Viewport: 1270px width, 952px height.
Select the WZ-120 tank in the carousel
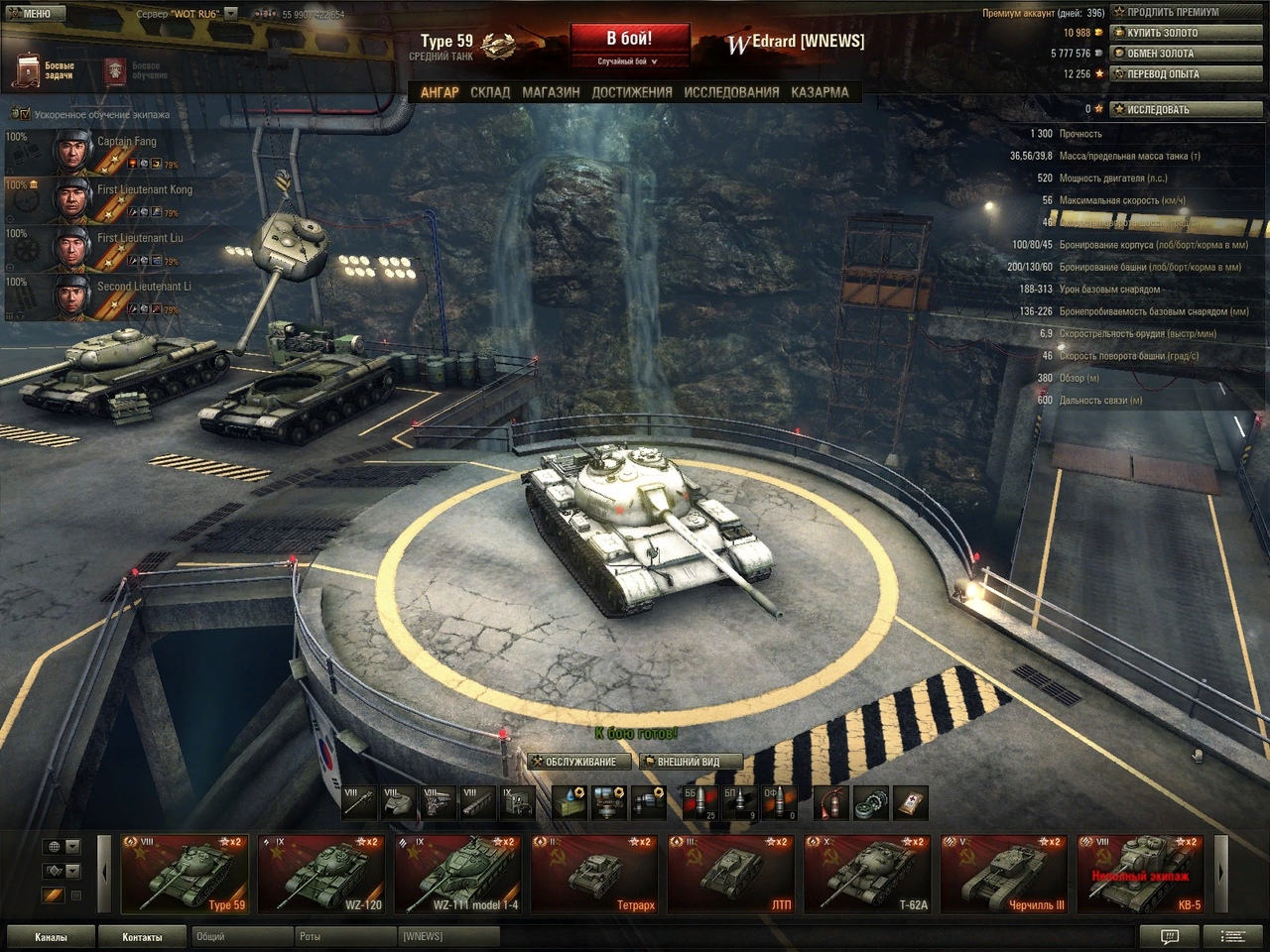[322, 874]
